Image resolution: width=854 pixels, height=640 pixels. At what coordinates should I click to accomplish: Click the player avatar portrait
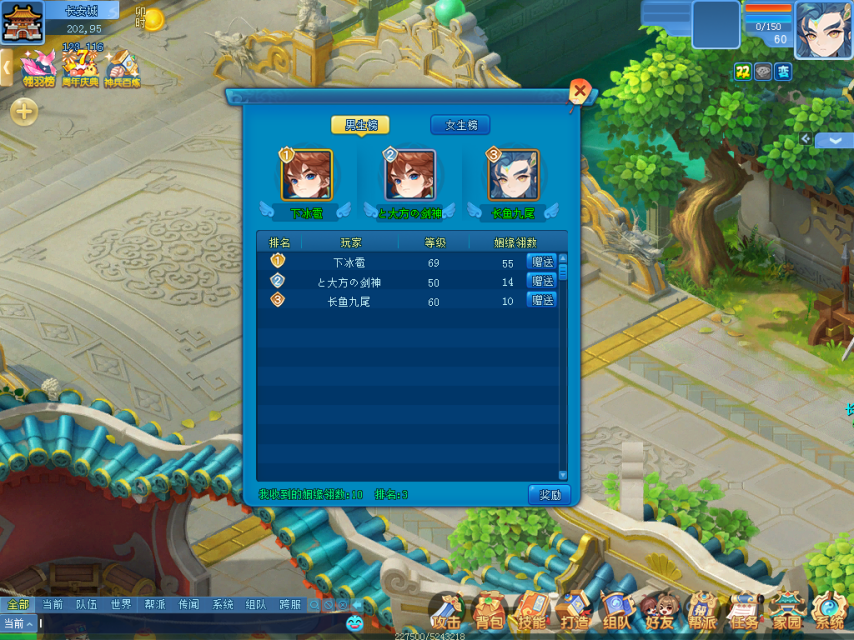pyautogui.click(x=823, y=30)
